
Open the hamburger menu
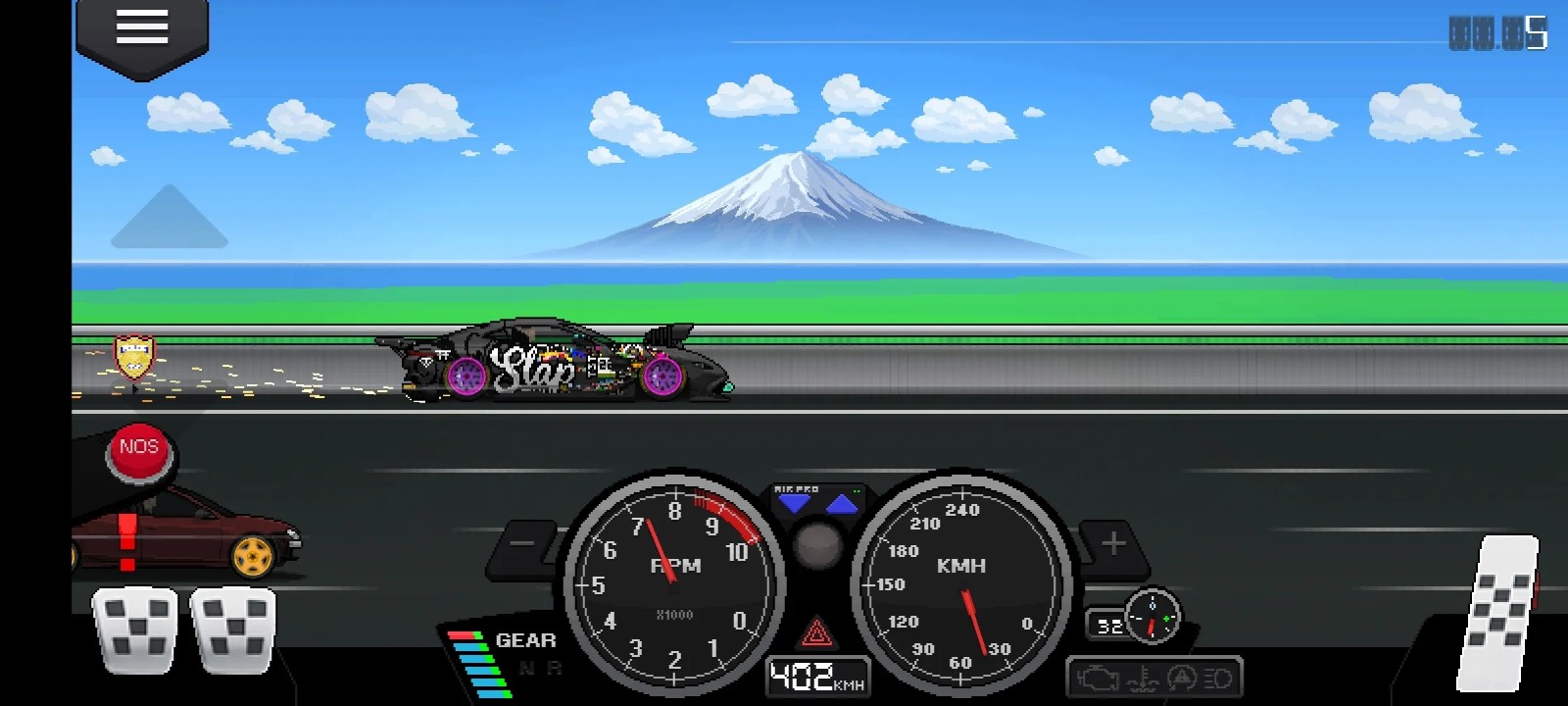point(140,26)
